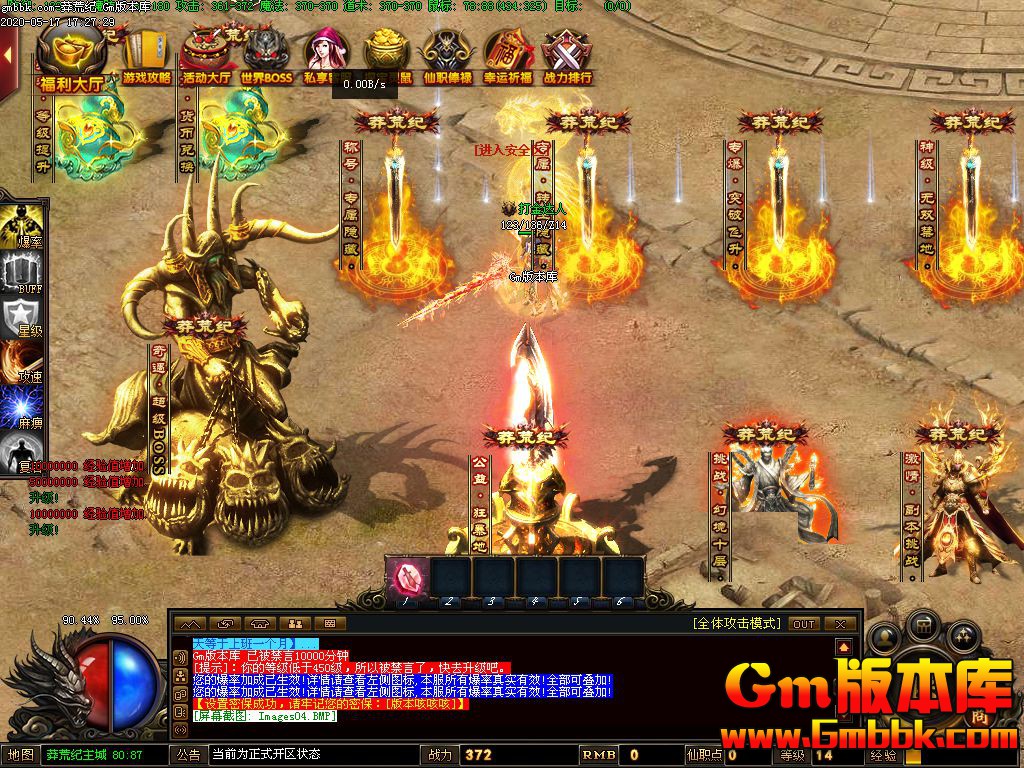This screenshot has width=1024, height=768.
Task: Show the 战力排行 power ranking
Action: coord(567,58)
